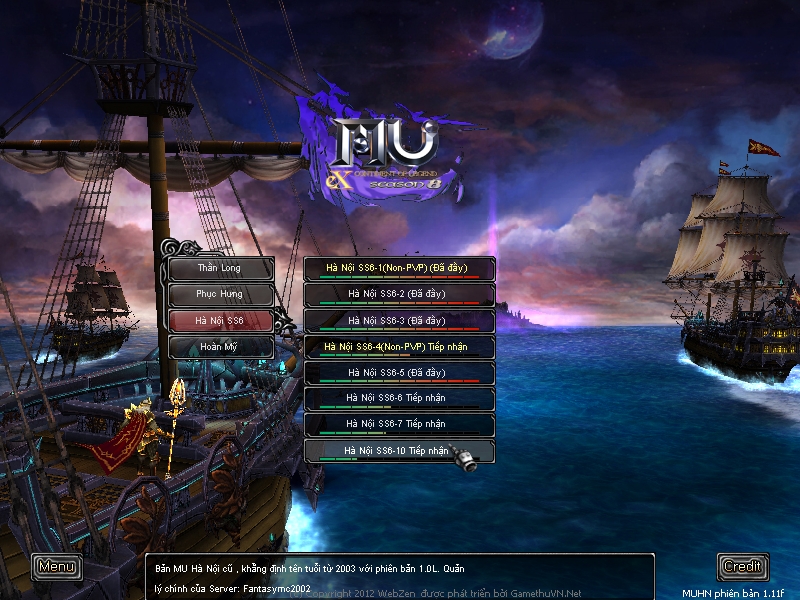Image resolution: width=800 pixels, height=600 pixels.
Task: Connect to Hà Nội SS6-4 (Non-PVP) server
Action: [x=398, y=346]
